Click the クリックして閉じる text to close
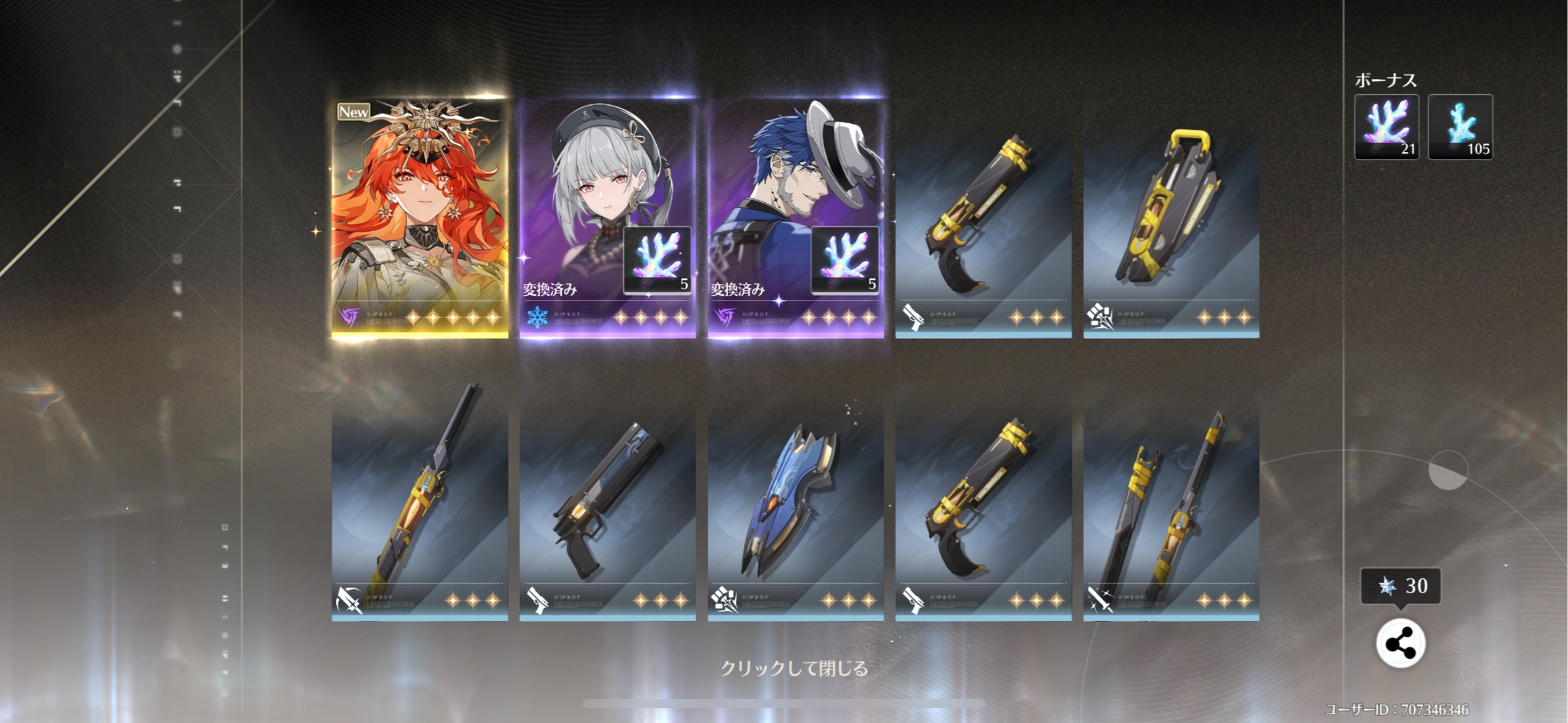 794,668
